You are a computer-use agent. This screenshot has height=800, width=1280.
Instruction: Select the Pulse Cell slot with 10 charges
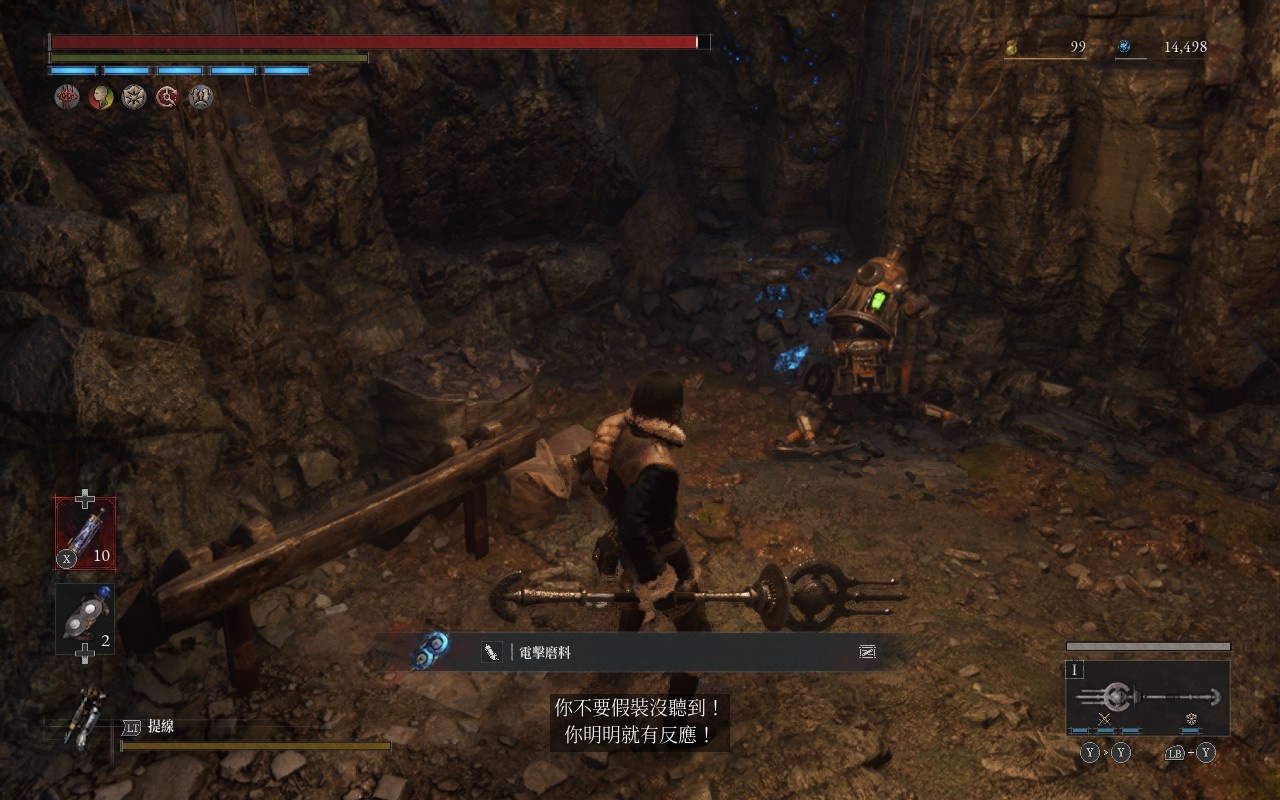[85, 533]
